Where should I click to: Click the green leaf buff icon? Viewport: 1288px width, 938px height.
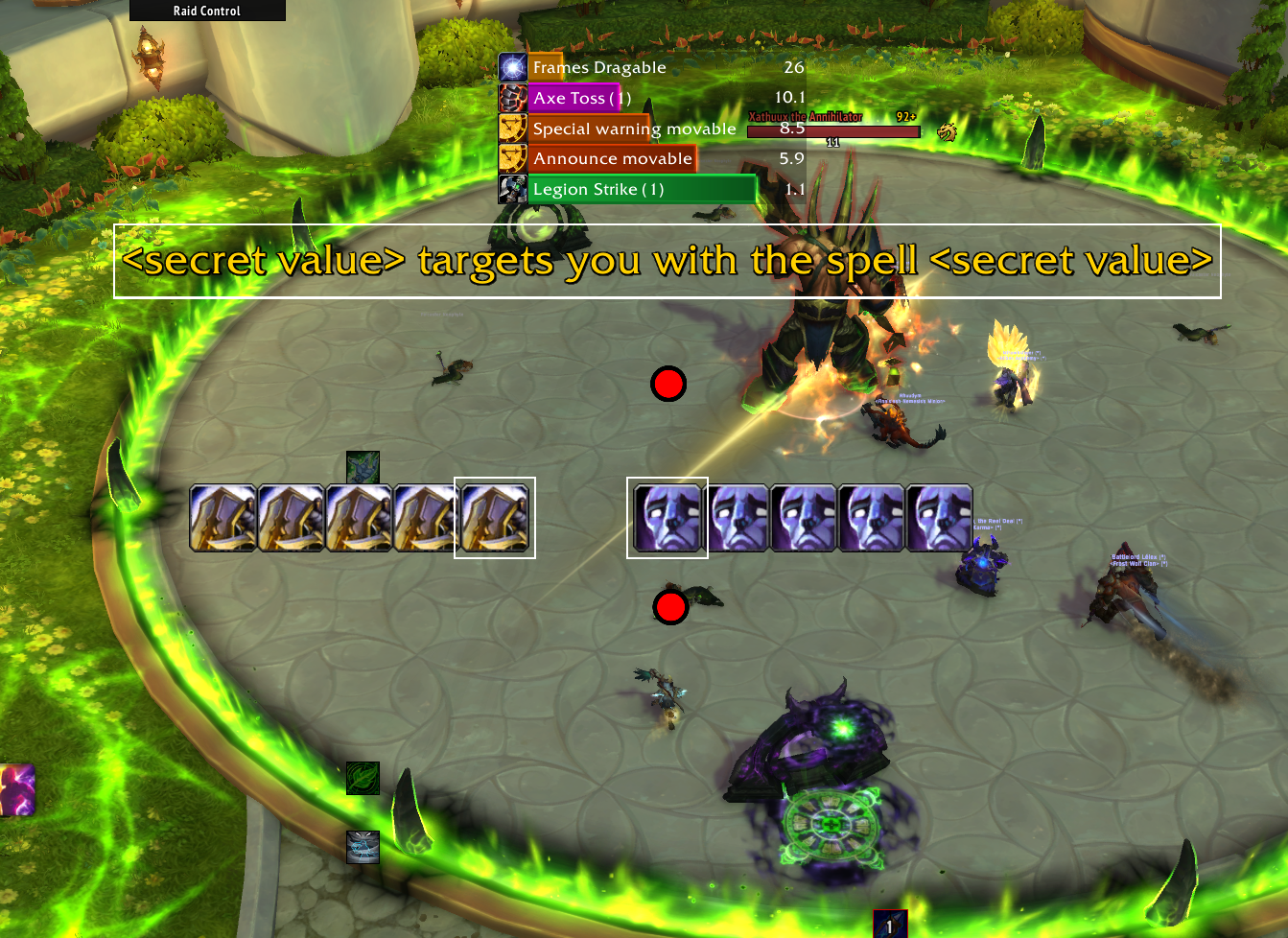(x=363, y=778)
